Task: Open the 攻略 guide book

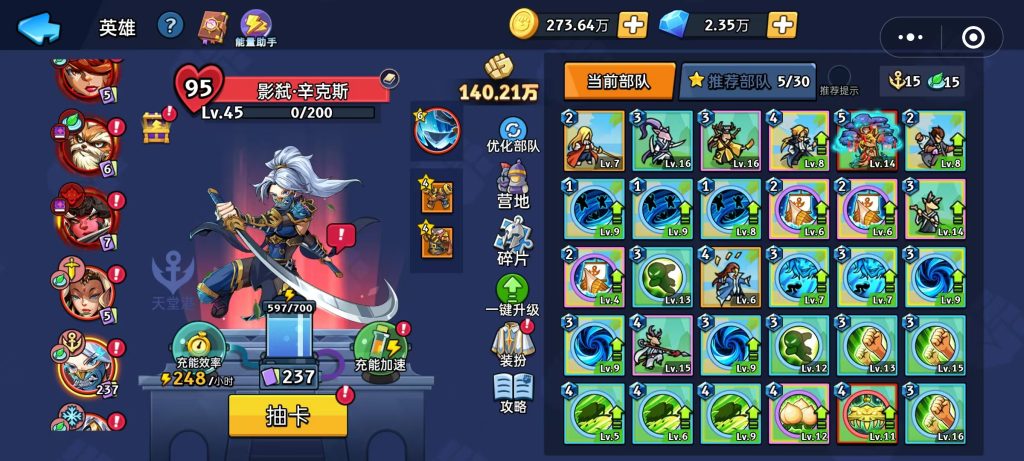Action: 513,392
